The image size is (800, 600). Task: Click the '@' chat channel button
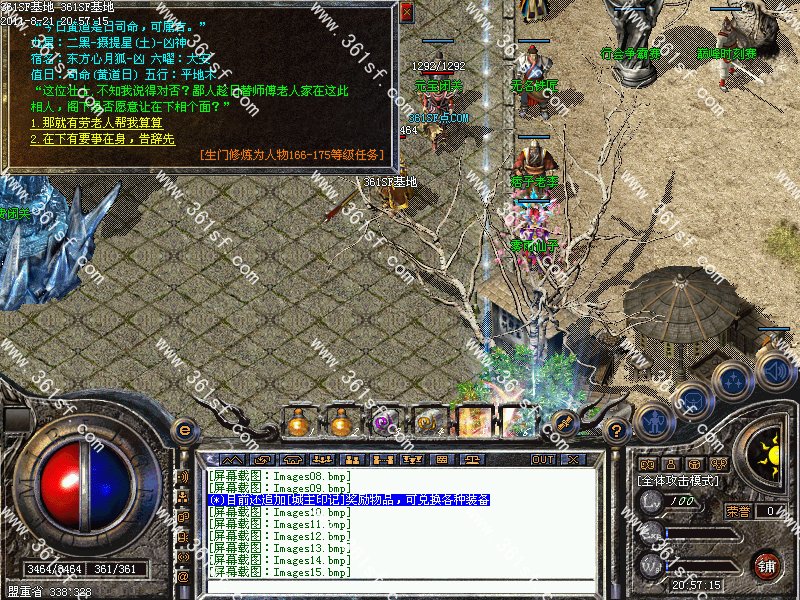(x=183, y=577)
